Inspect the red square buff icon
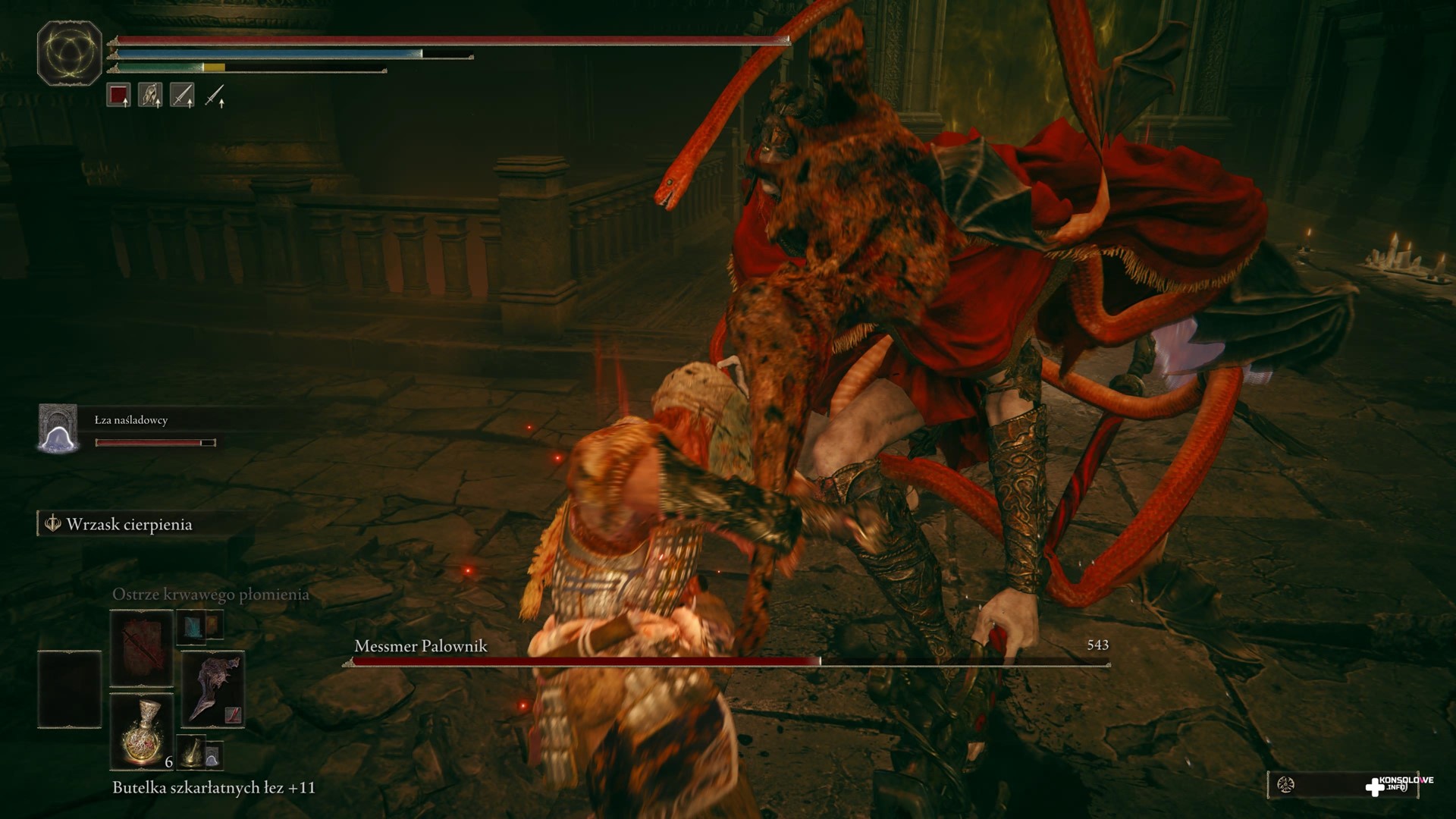The width and height of the screenshot is (1456, 819). [x=118, y=96]
